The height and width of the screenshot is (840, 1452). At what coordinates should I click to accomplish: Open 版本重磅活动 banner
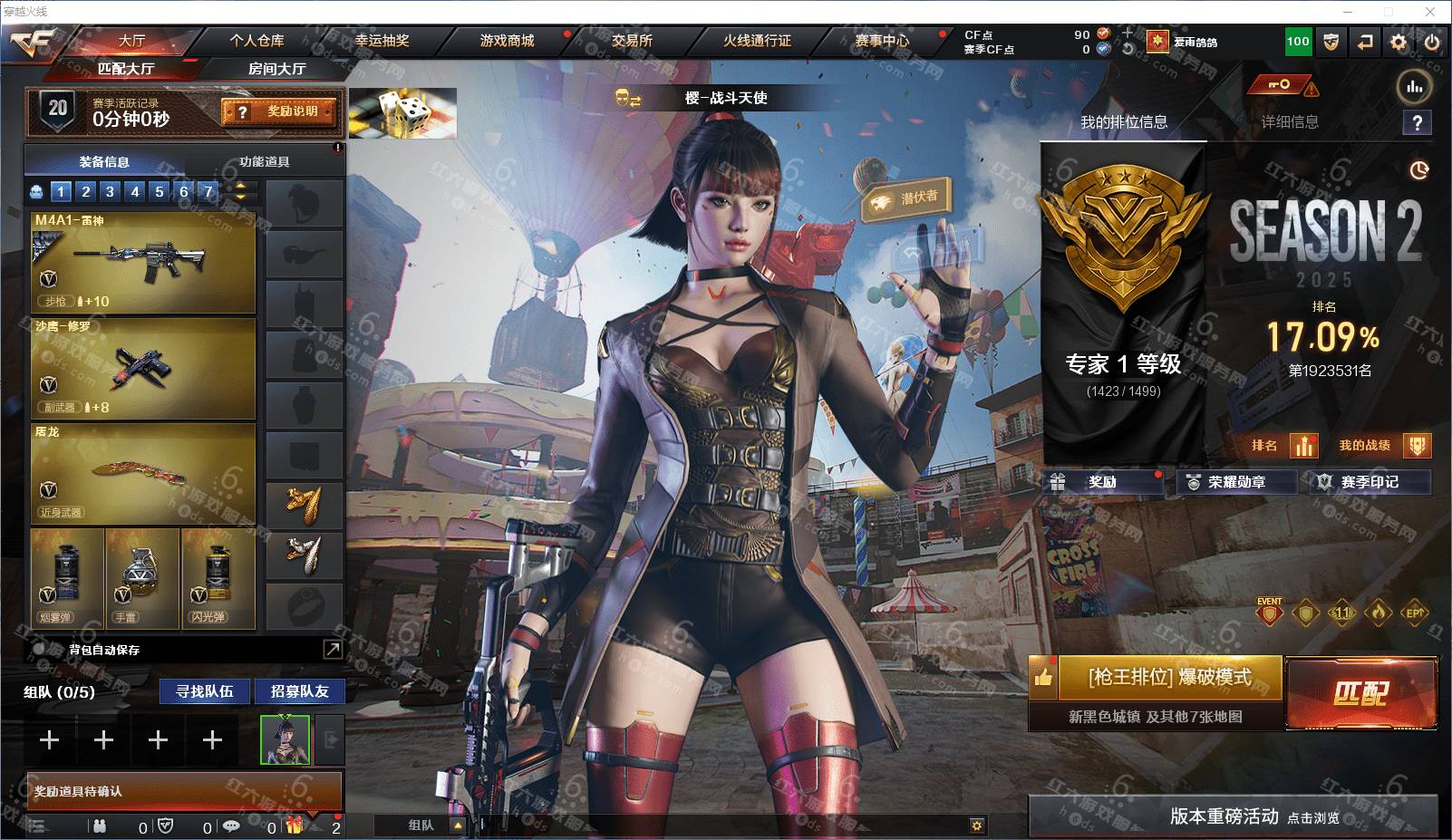coord(1233,816)
